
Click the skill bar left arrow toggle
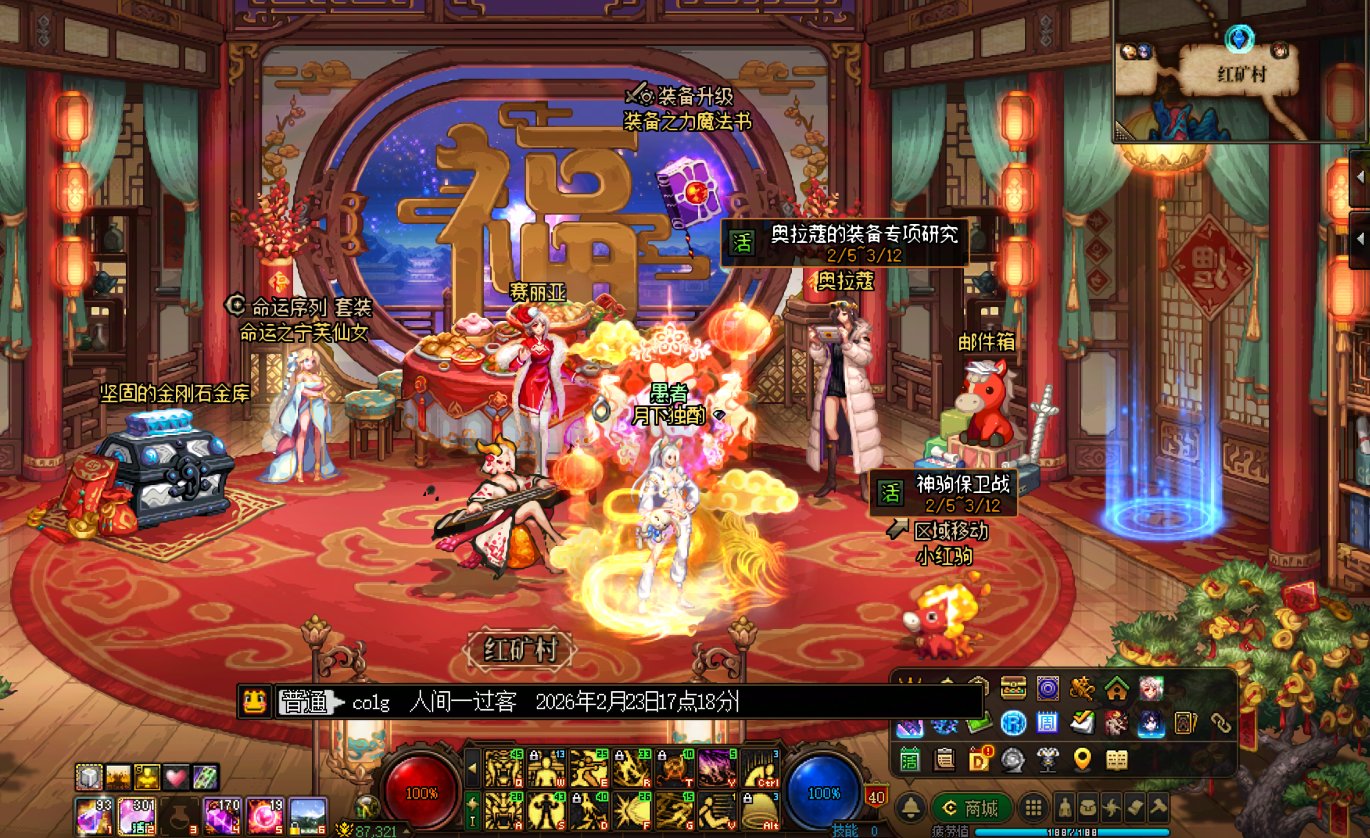click(x=473, y=768)
